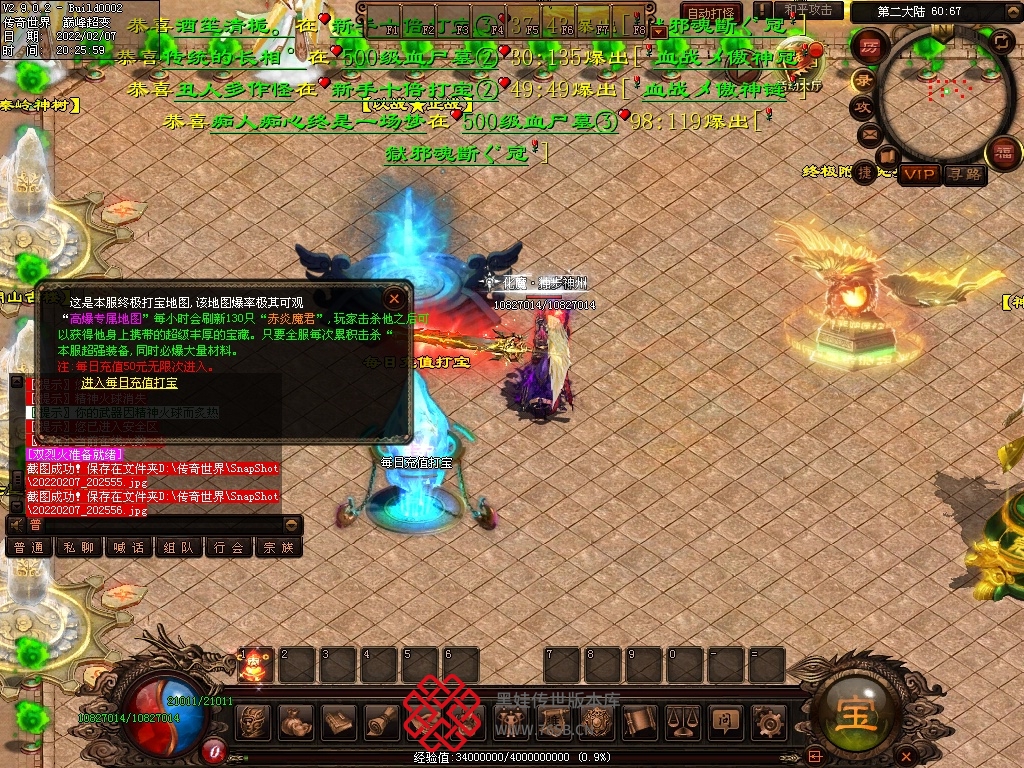
Task: Follow the 进入每日充值打宝 link
Action: tap(129, 383)
